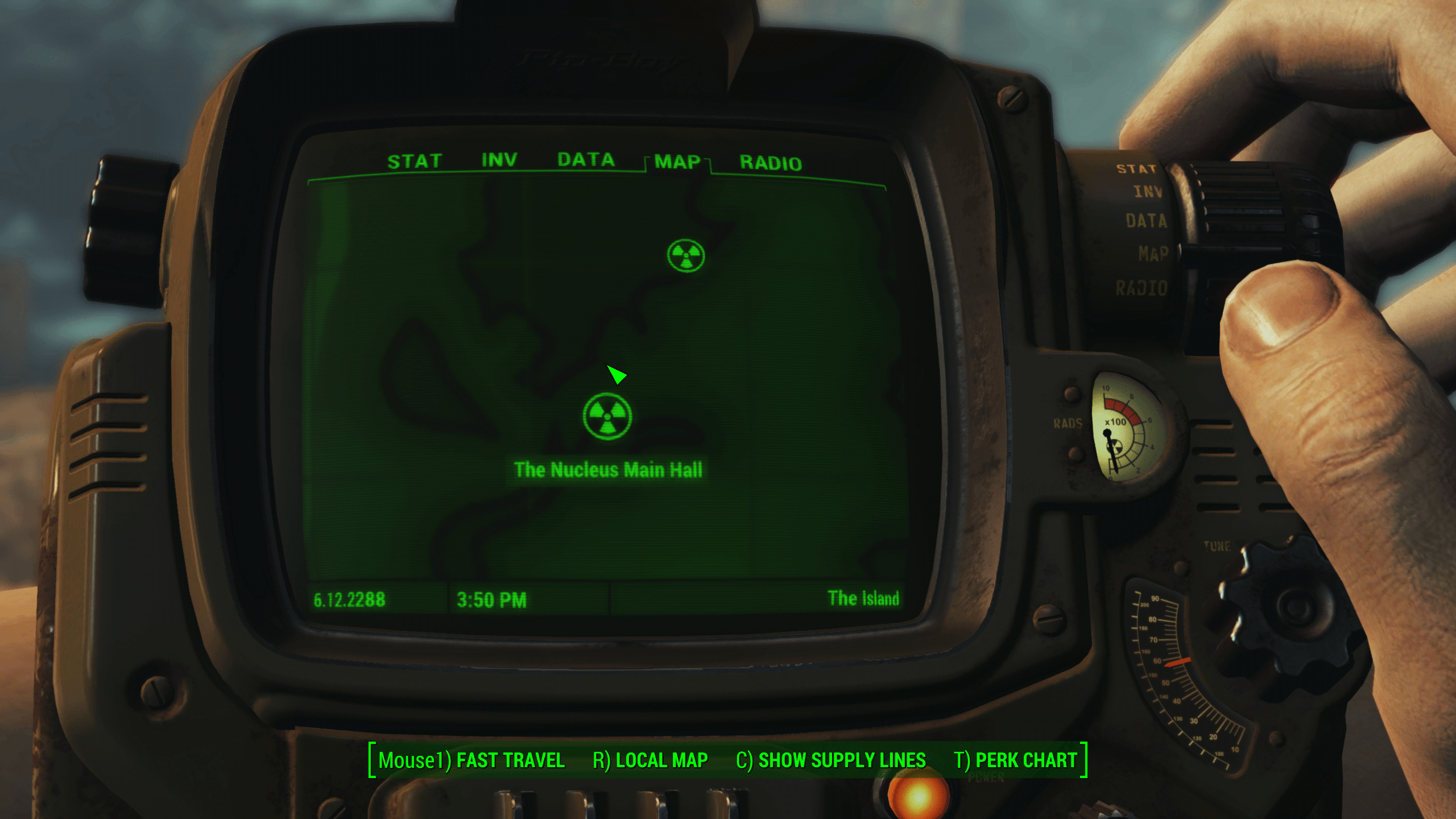Select The Nucleus Main Hall map marker
Screen dimensions: 1456x819
tap(607, 417)
